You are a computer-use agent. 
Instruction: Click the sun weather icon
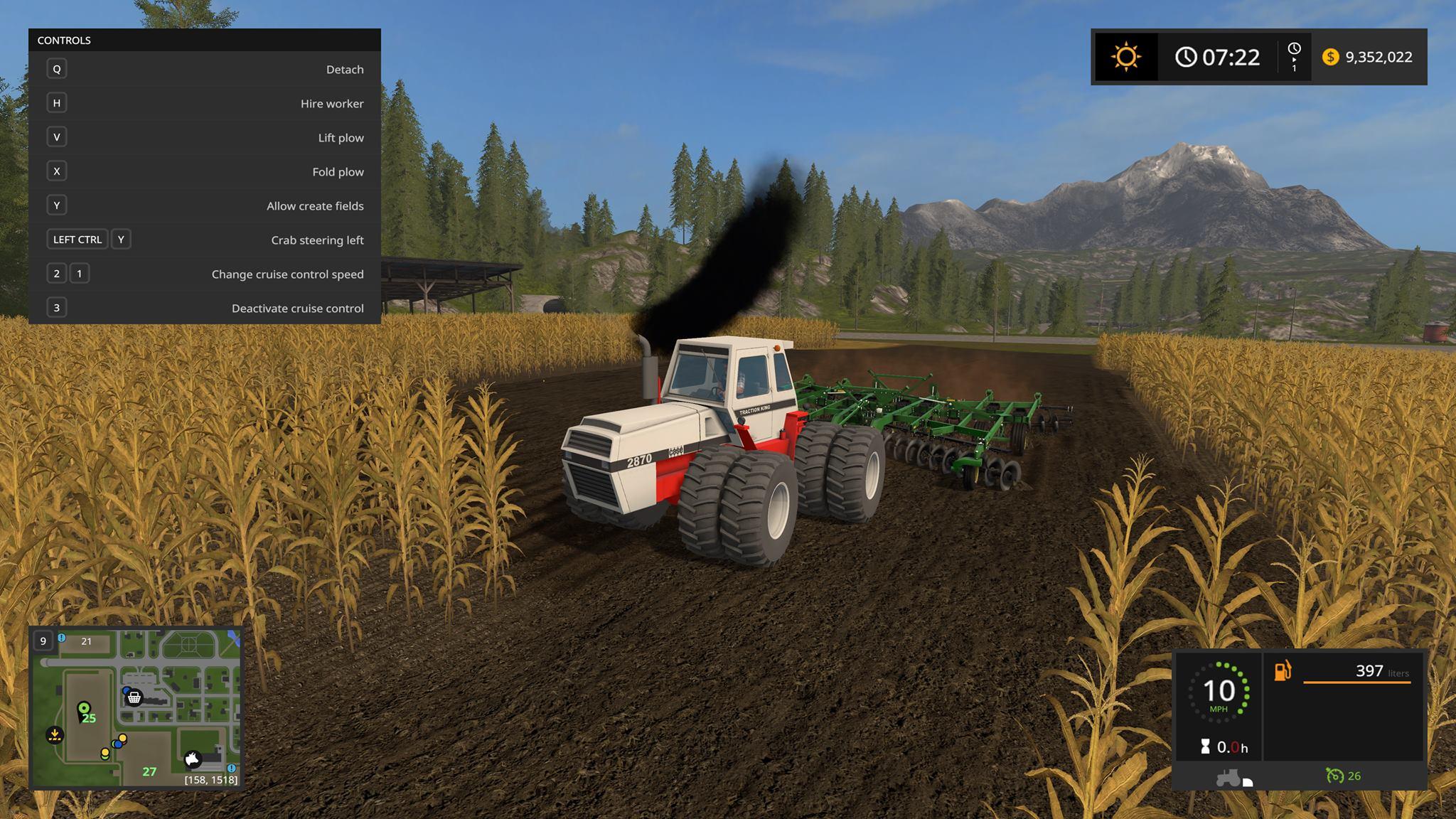1126,57
